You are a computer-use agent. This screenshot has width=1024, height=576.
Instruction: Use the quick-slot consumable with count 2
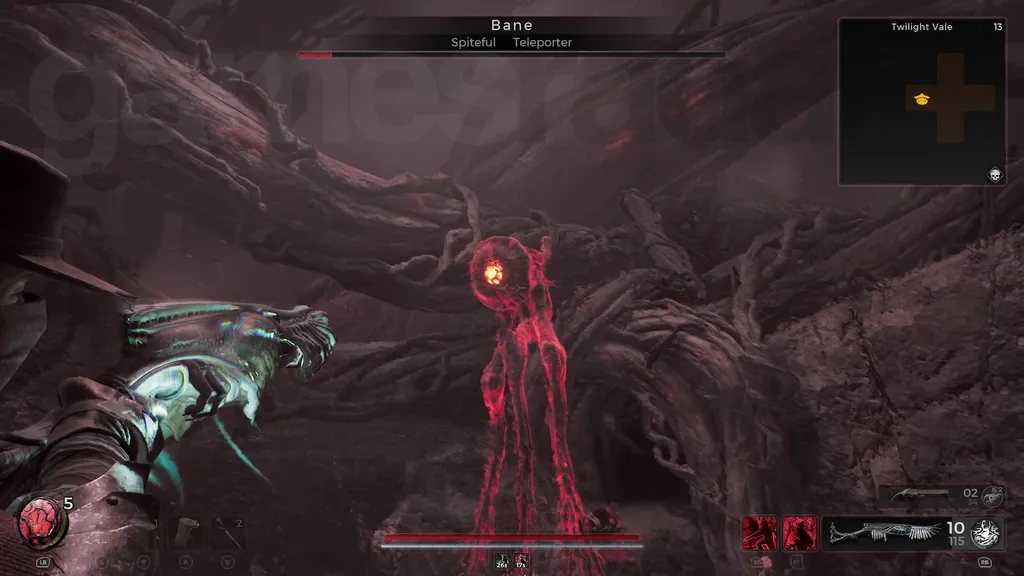point(227,531)
